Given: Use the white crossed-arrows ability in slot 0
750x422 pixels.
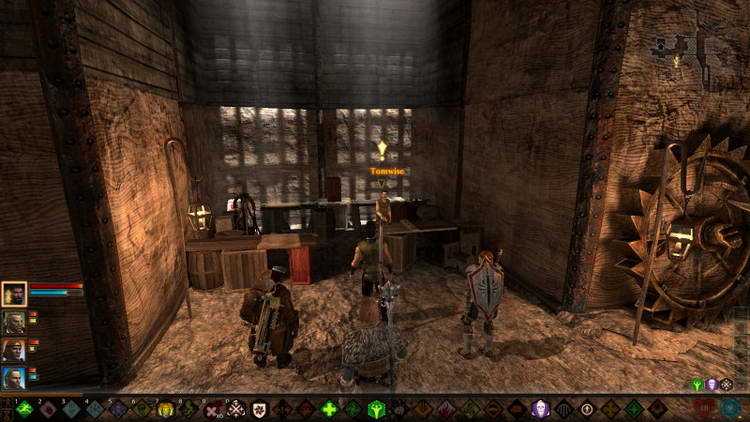Looking at the screenshot, I should (x=236, y=408).
